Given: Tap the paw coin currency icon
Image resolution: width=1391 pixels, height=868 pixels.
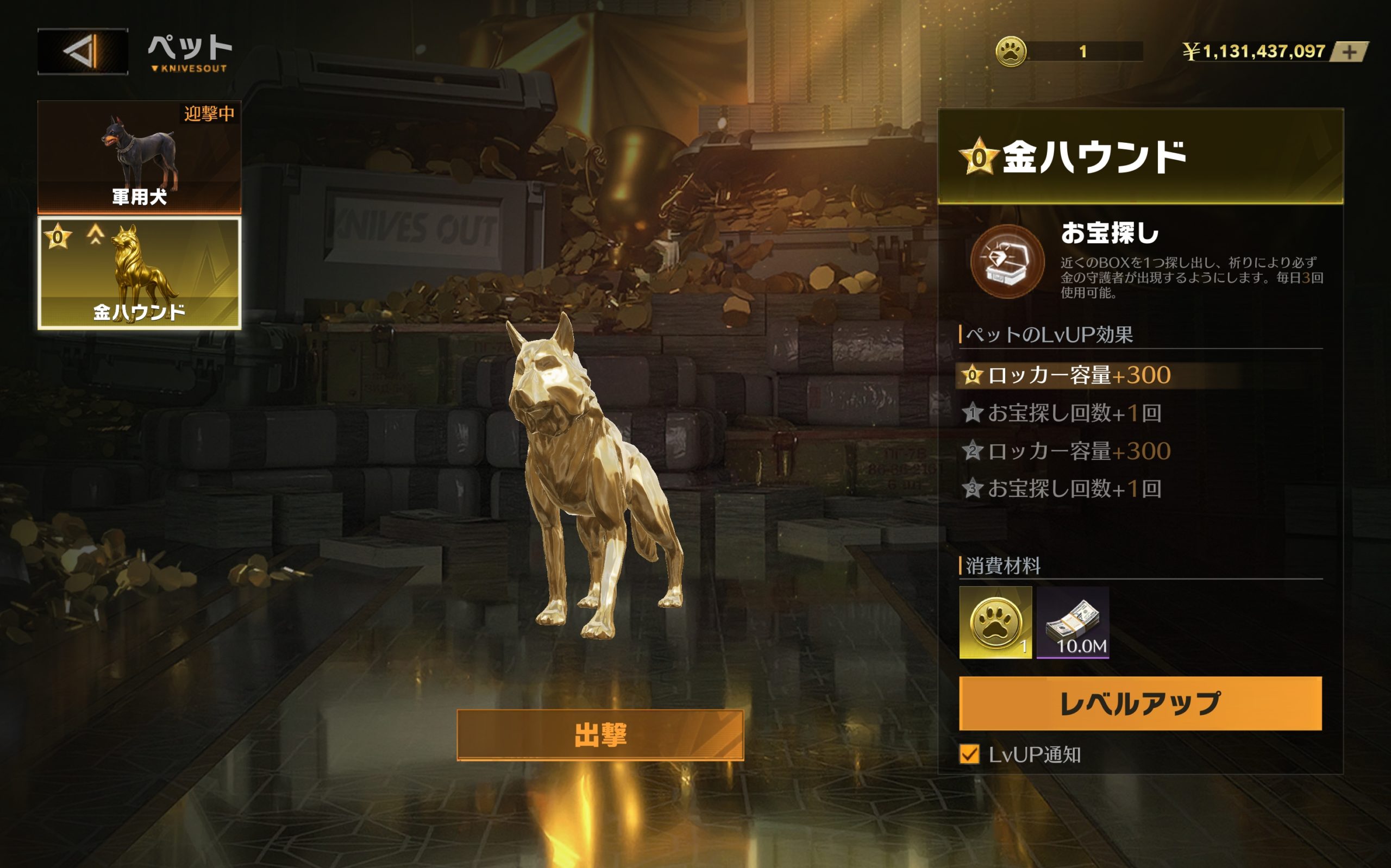Looking at the screenshot, I should pos(1011,52).
